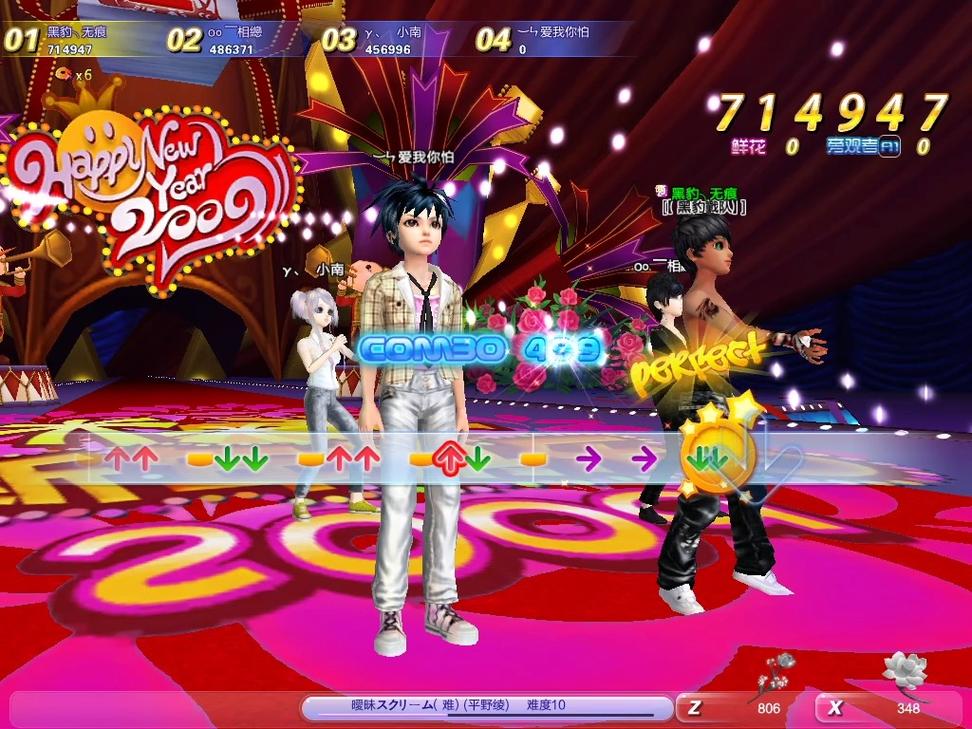Click the 旁观者 spectator label
The width and height of the screenshot is (972, 729).
click(851, 146)
